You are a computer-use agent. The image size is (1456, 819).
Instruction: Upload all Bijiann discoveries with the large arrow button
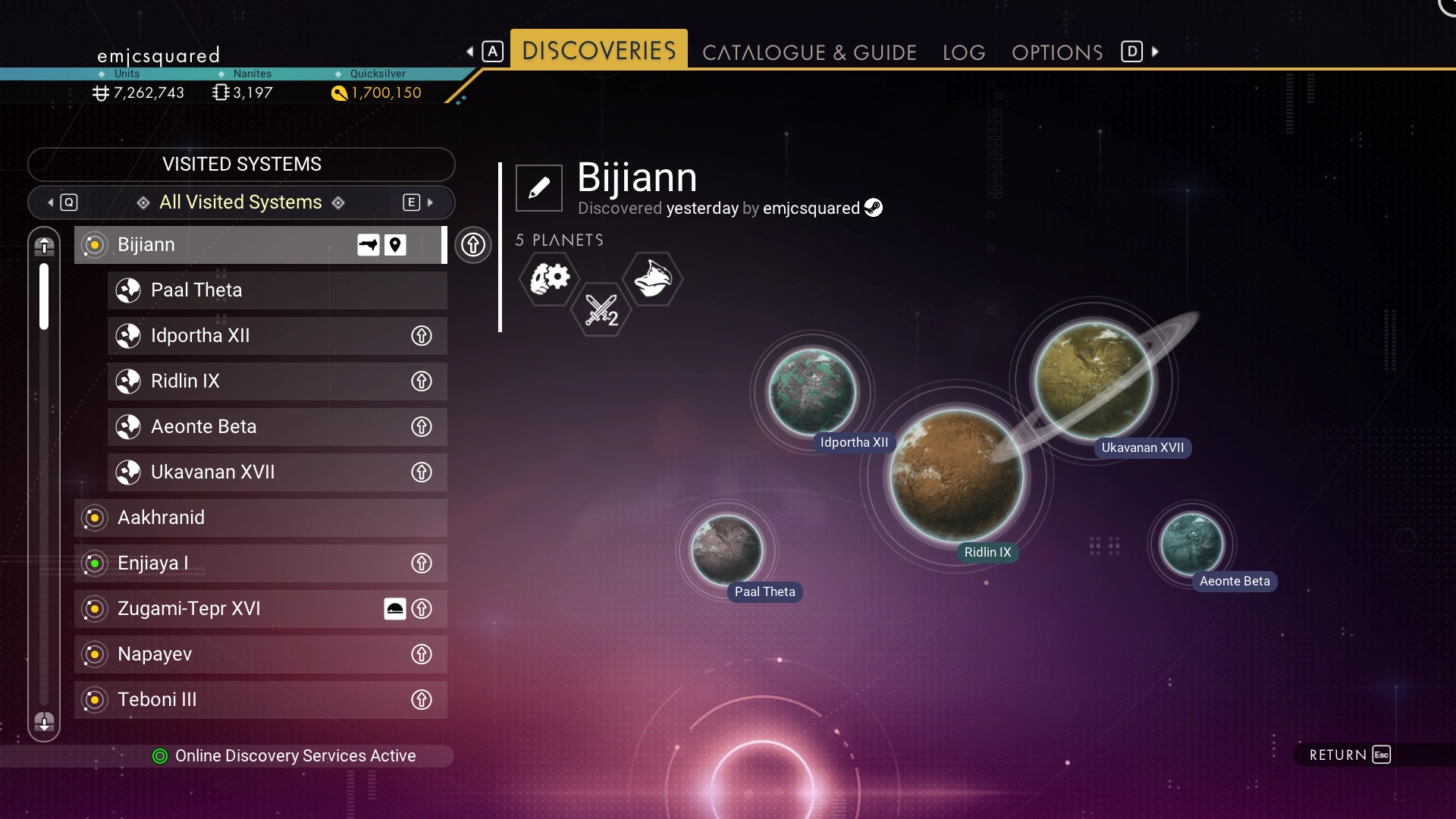tap(473, 245)
